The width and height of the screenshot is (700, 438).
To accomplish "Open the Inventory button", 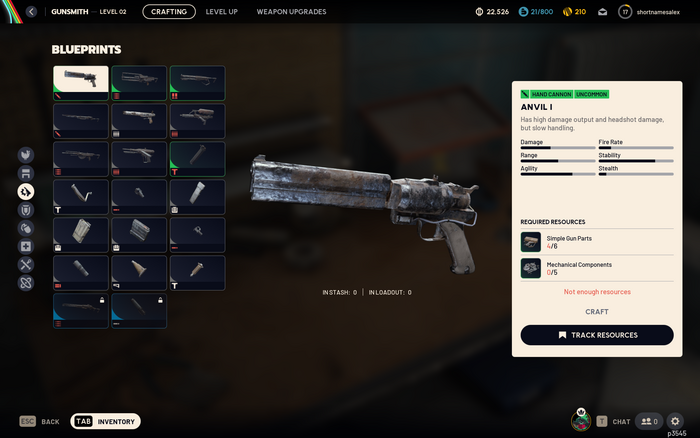I will [x=106, y=422].
